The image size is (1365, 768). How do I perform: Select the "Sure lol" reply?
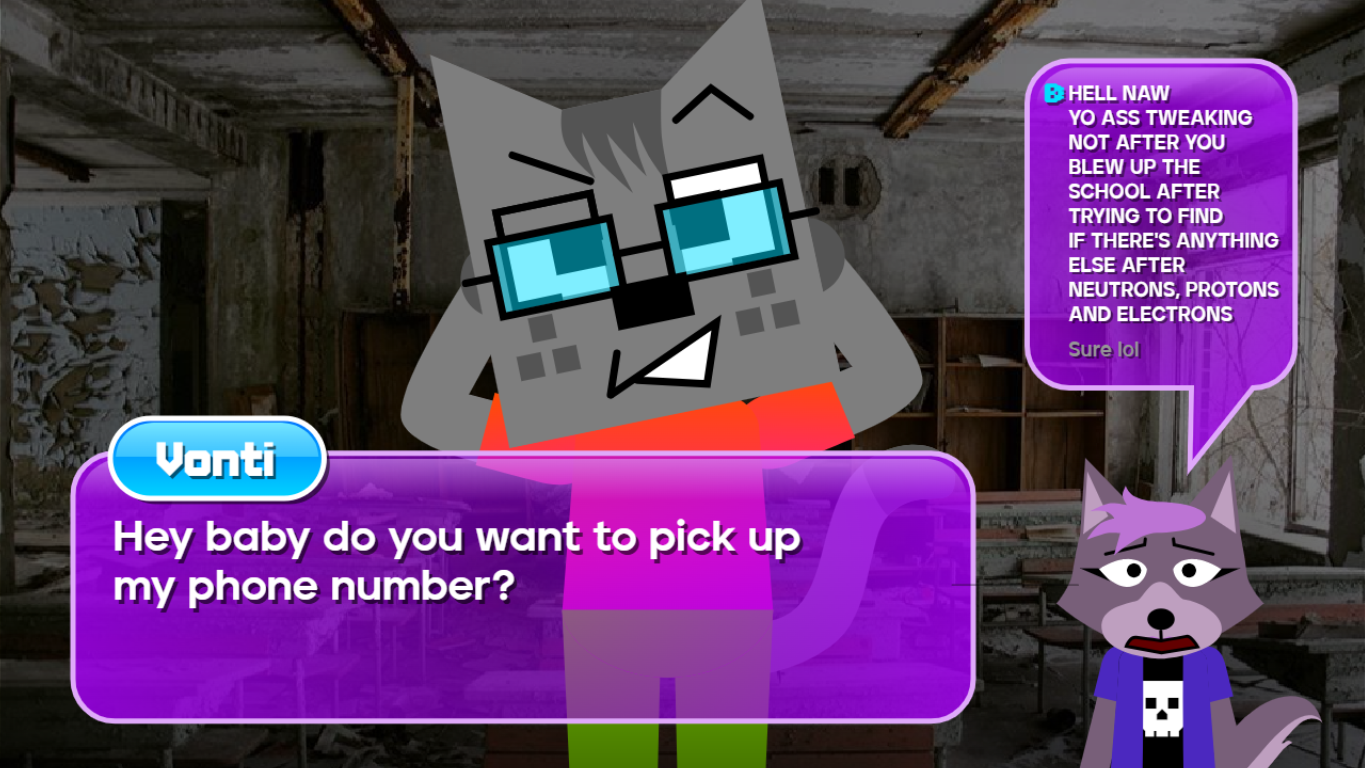(x=1104, y=349)
